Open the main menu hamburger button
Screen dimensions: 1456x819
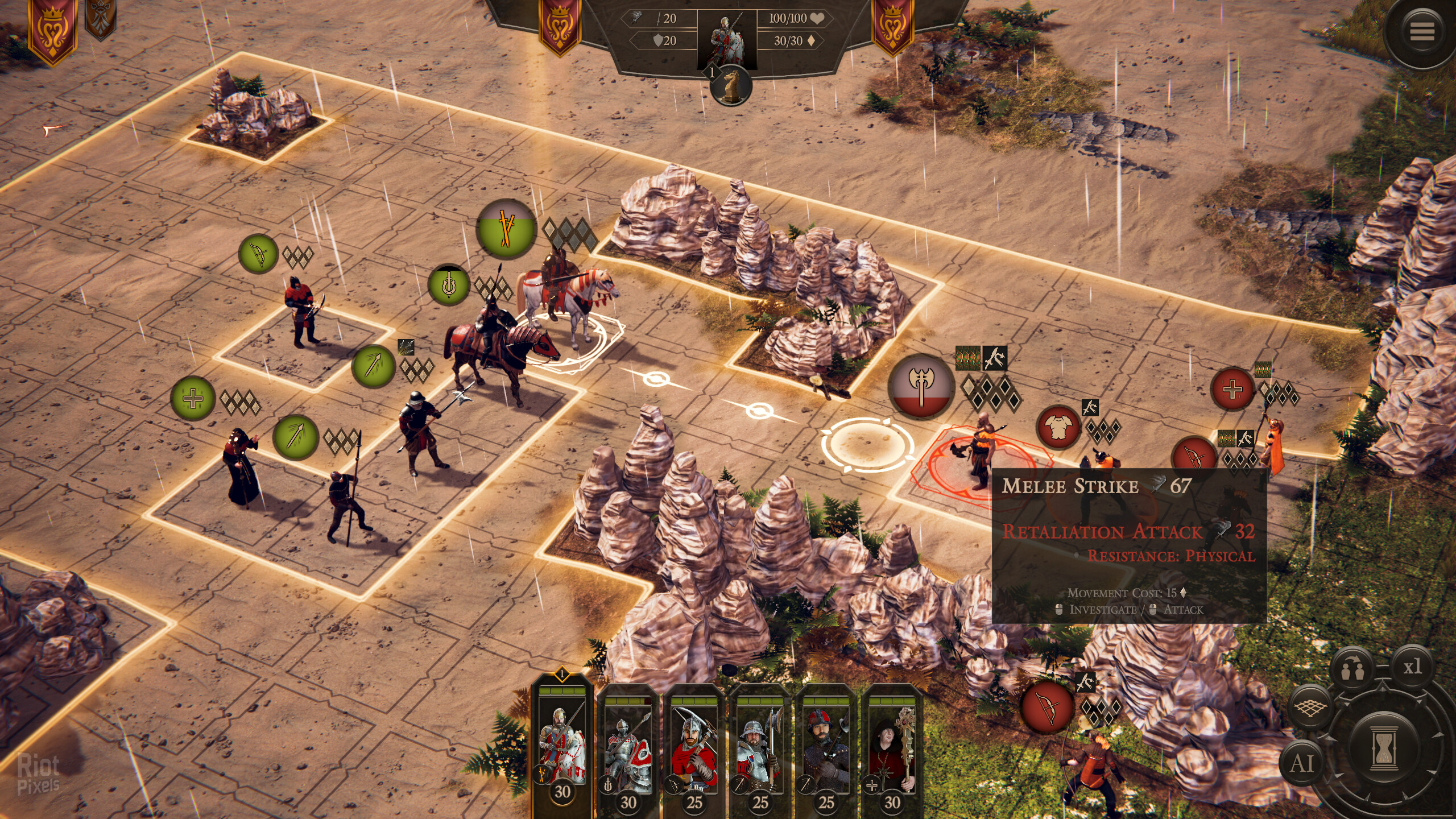1421,31
